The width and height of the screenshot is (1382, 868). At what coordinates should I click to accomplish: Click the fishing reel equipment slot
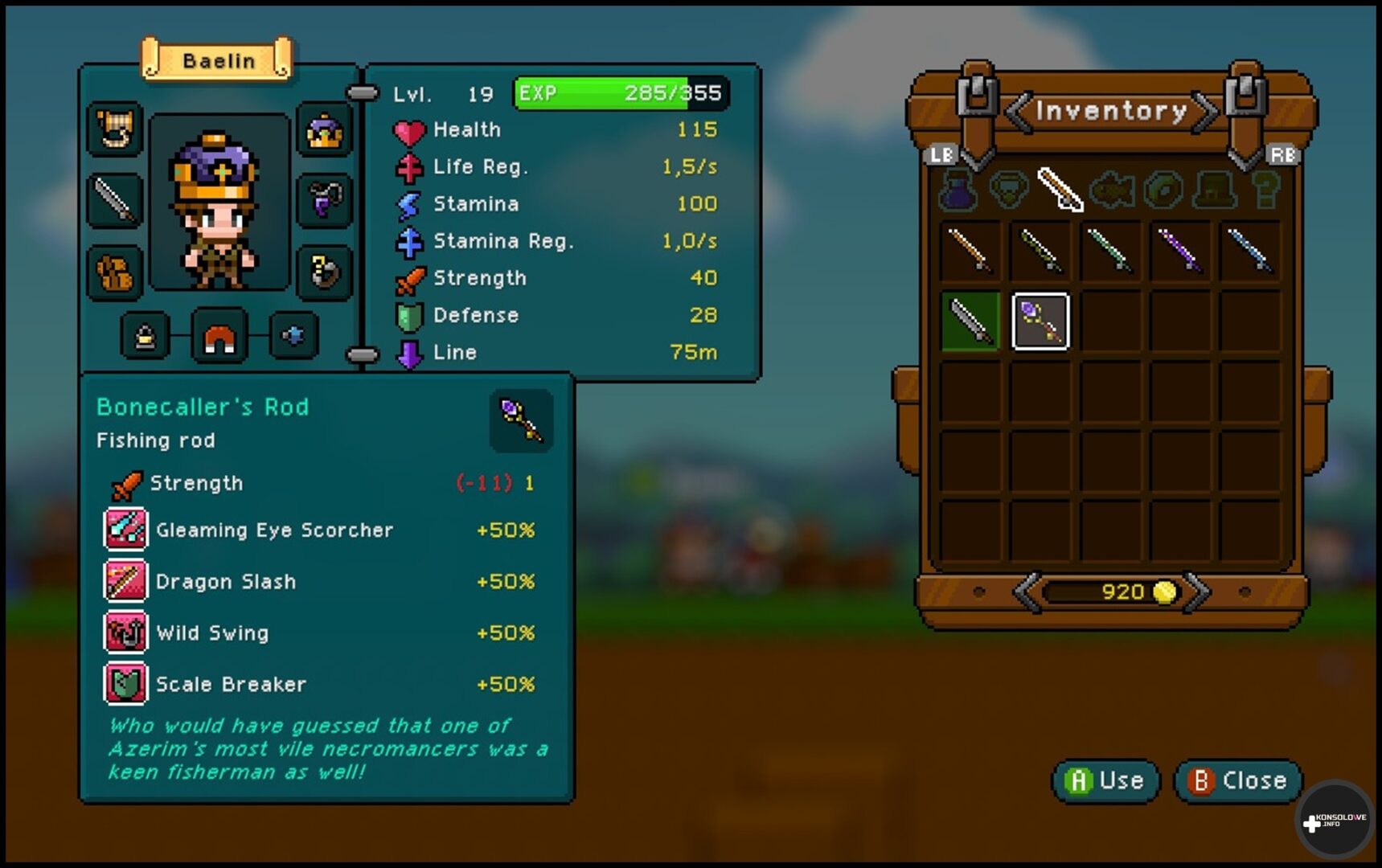(x=324, y=272)
